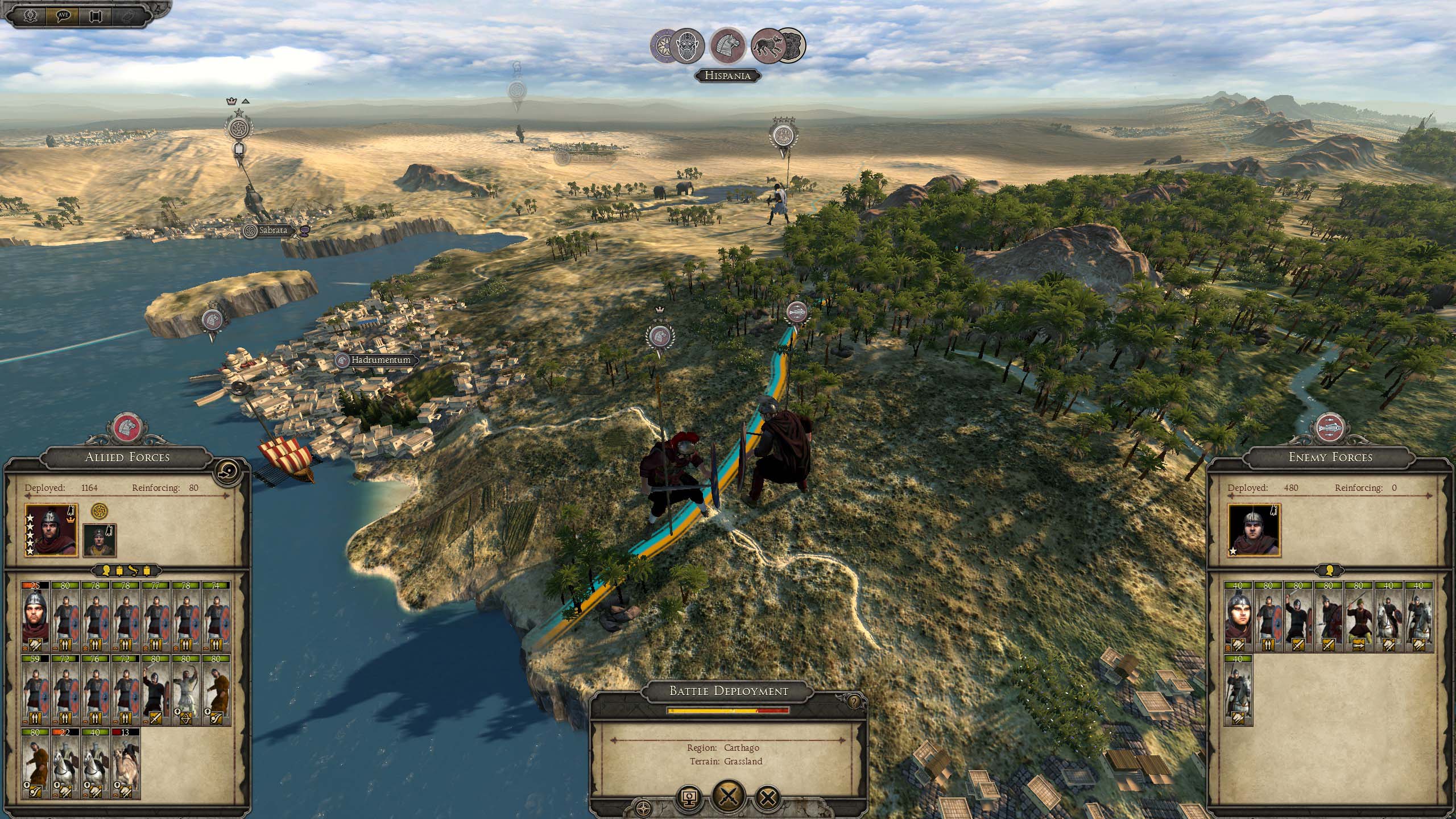
Task: Select the horse head faction emblem at top
Action: (x=729, y=45)
